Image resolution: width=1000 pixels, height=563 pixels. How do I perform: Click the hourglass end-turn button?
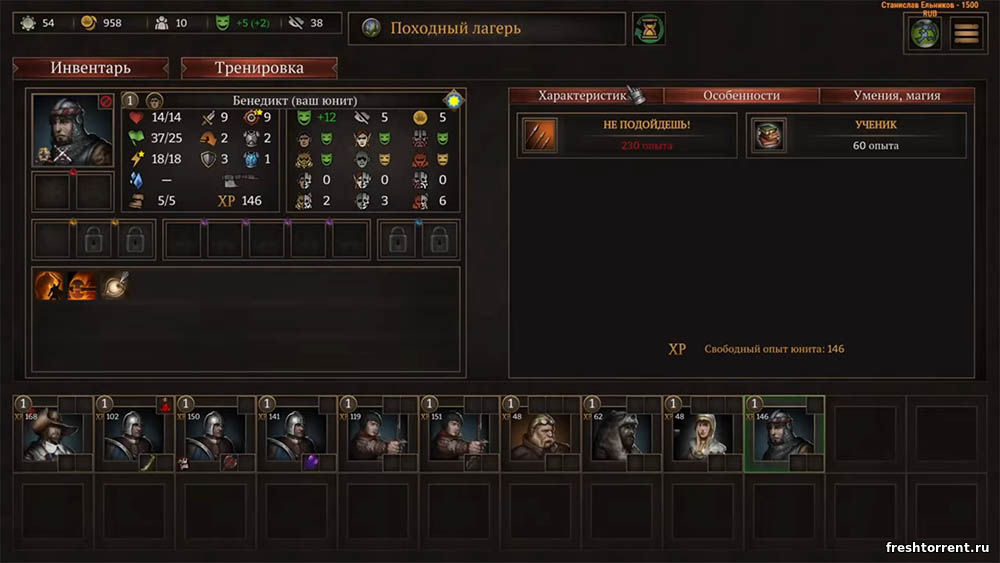(649, 29)
